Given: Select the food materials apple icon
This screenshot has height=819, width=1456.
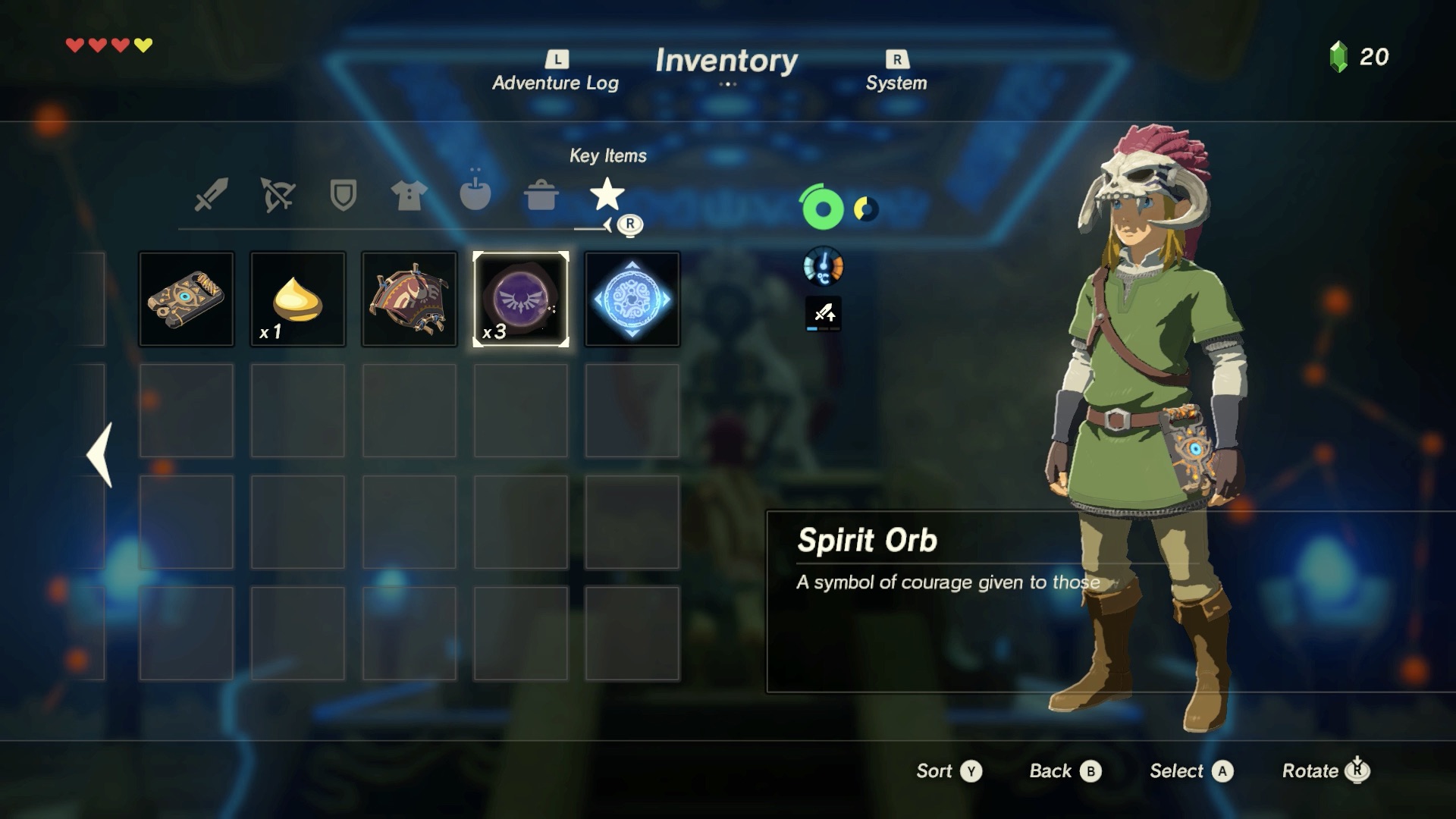Looking at the screenshot, I should pyautogui.click(x=475, y=196).
